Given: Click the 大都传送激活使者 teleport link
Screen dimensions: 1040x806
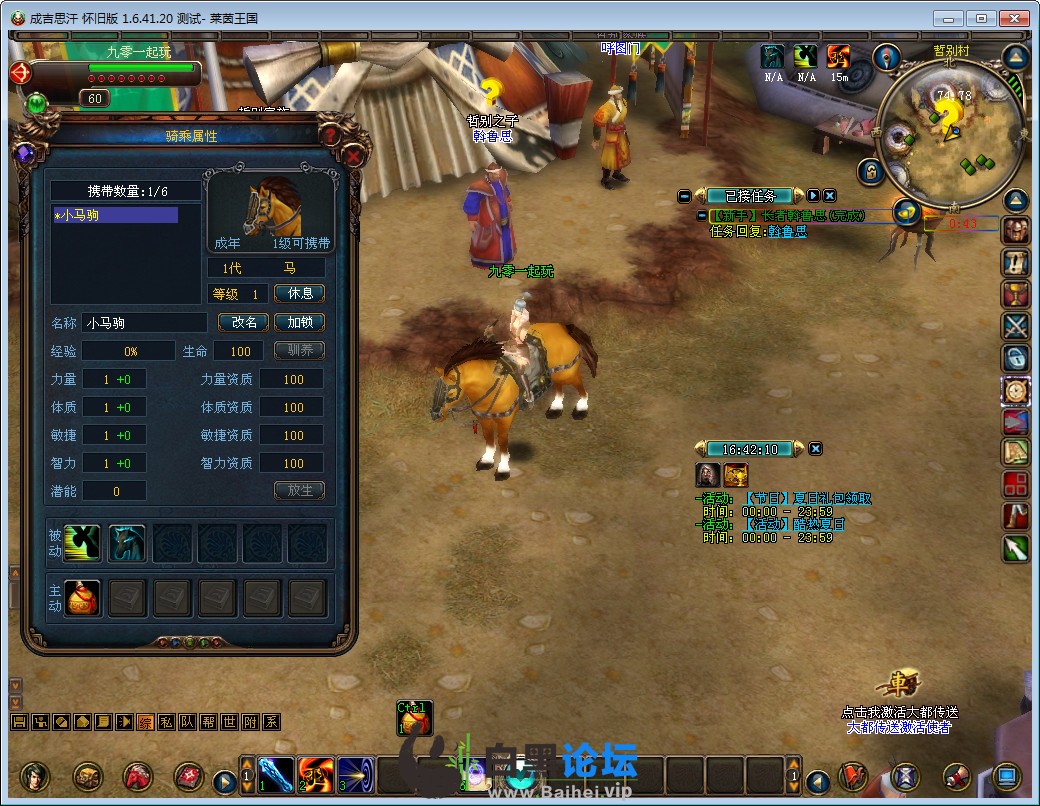Looking at the screenshot, I should 898,727.
